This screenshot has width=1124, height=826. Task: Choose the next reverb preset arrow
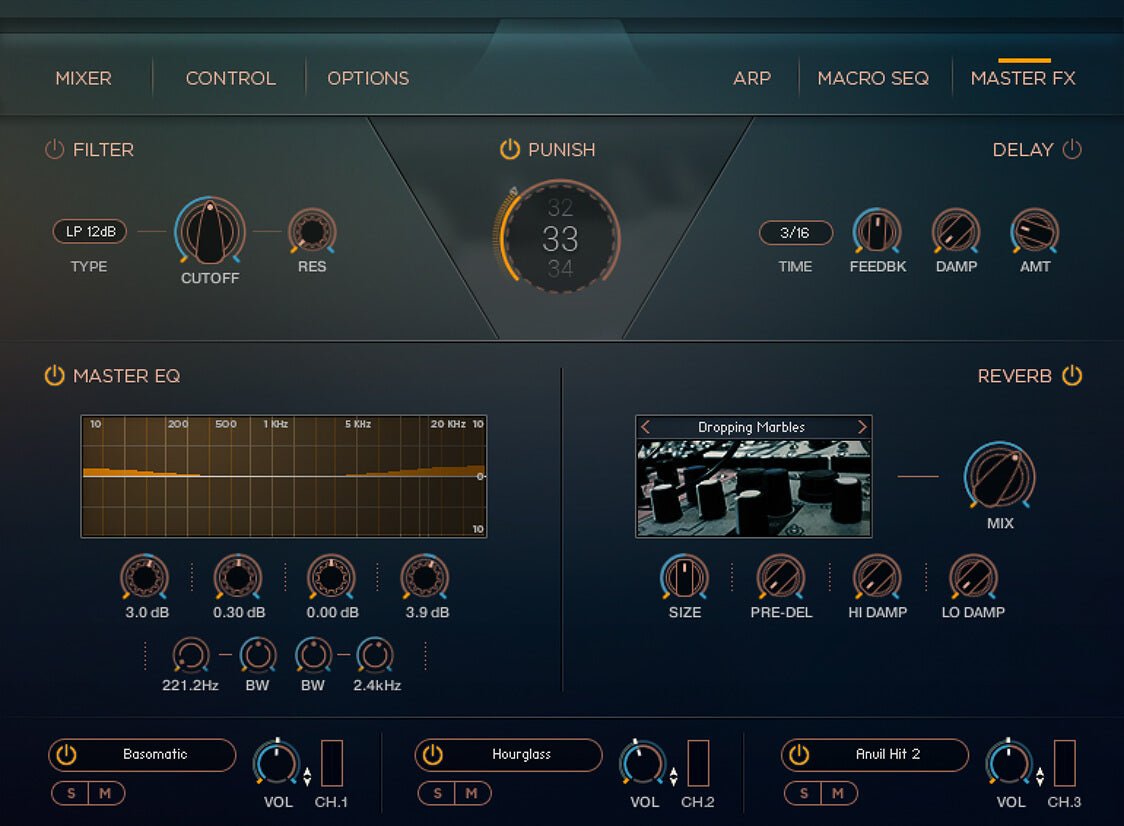point(862,427)
